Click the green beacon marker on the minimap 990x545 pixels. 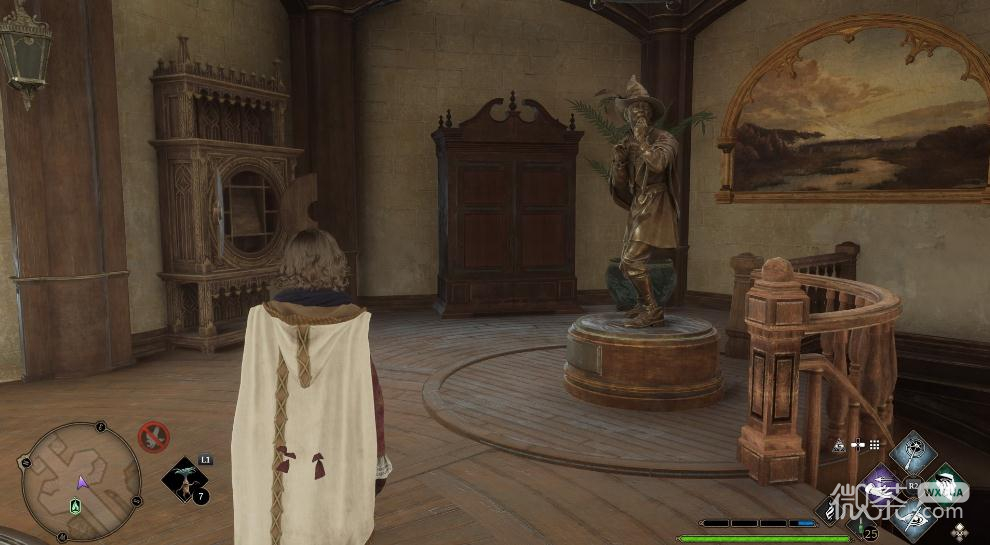pos(75,507)
